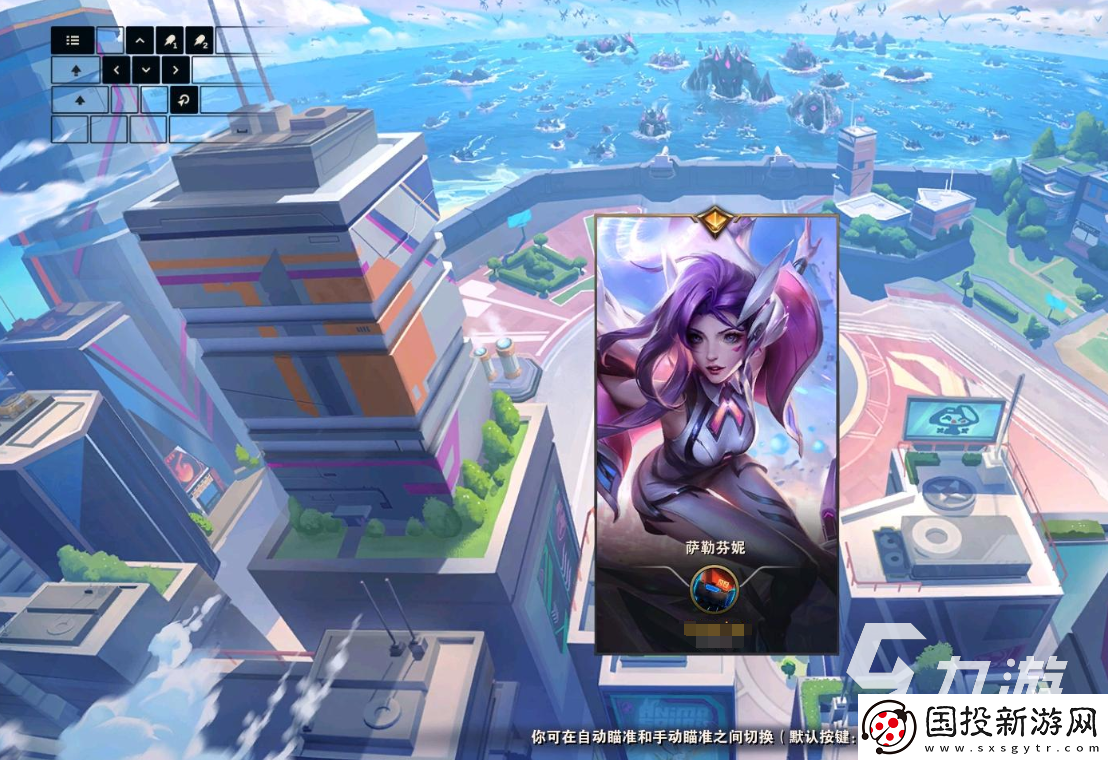Click the left chevron tile
Image resolution: width=1108 pixels, height=760 pixels.
tap(117, 70)
